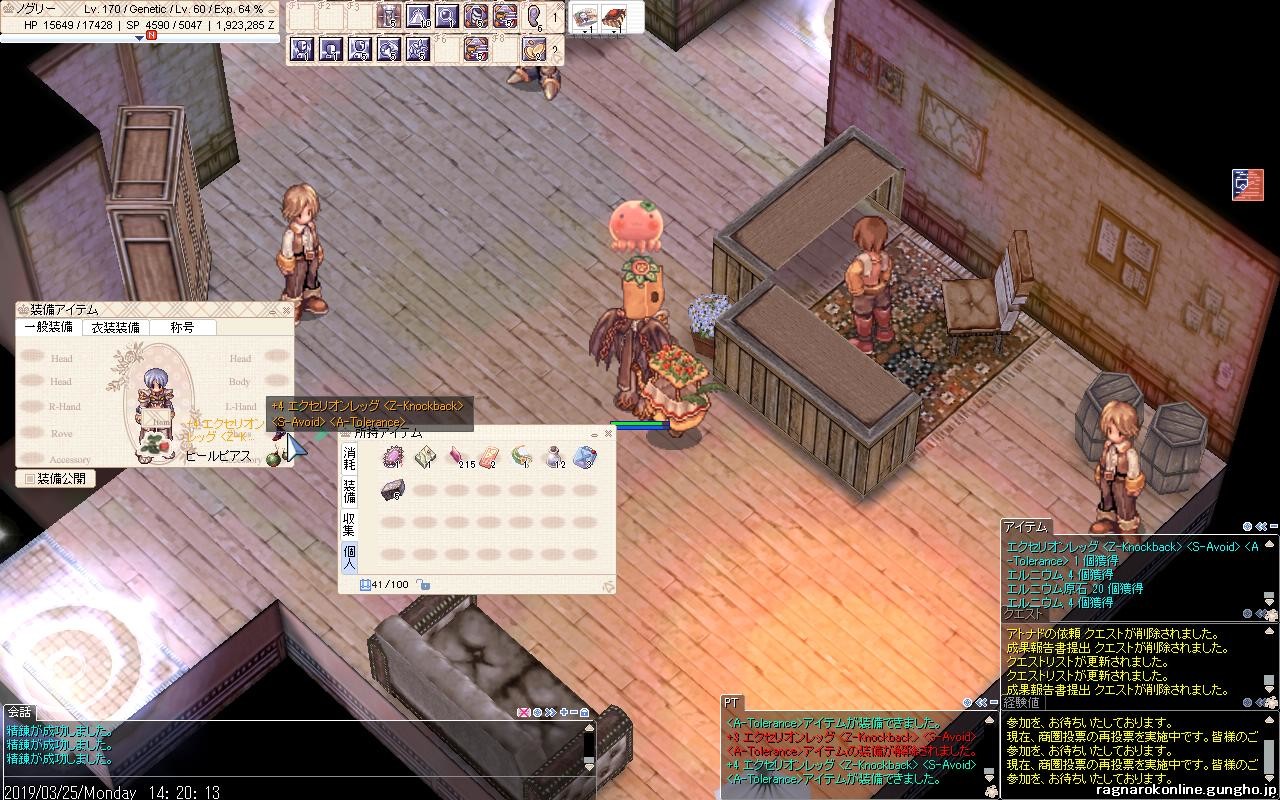Toggle the inventory lock icon

point(424,585)
